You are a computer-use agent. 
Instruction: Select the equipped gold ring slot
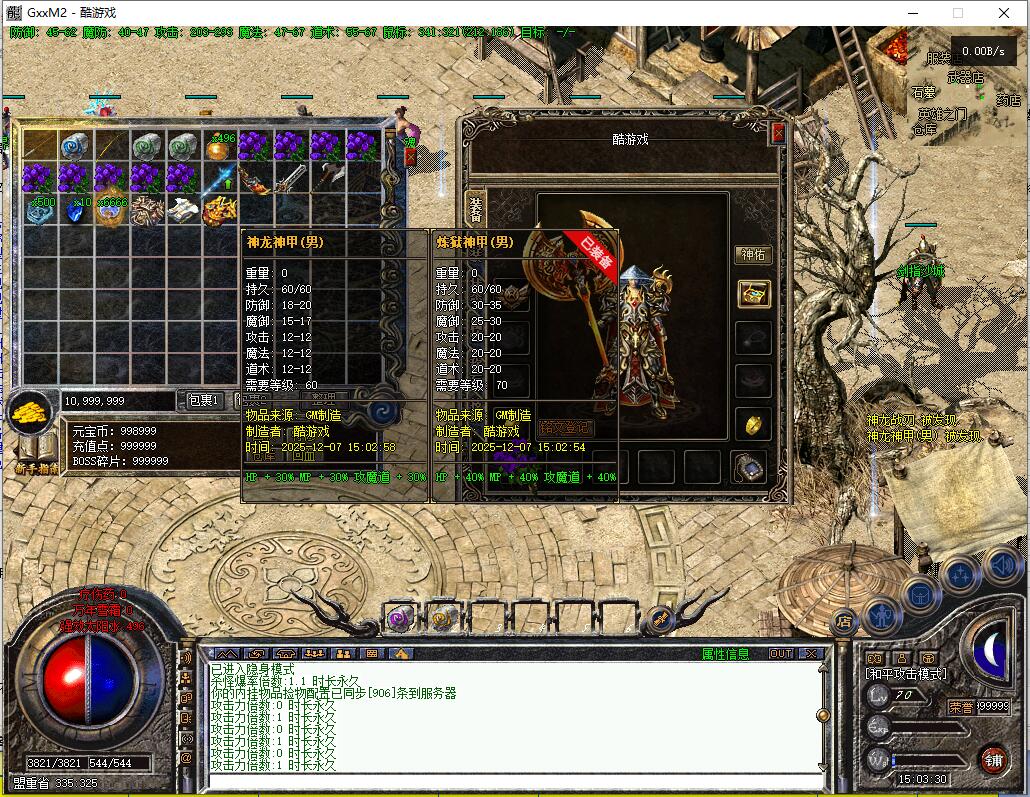pos(753,424)
